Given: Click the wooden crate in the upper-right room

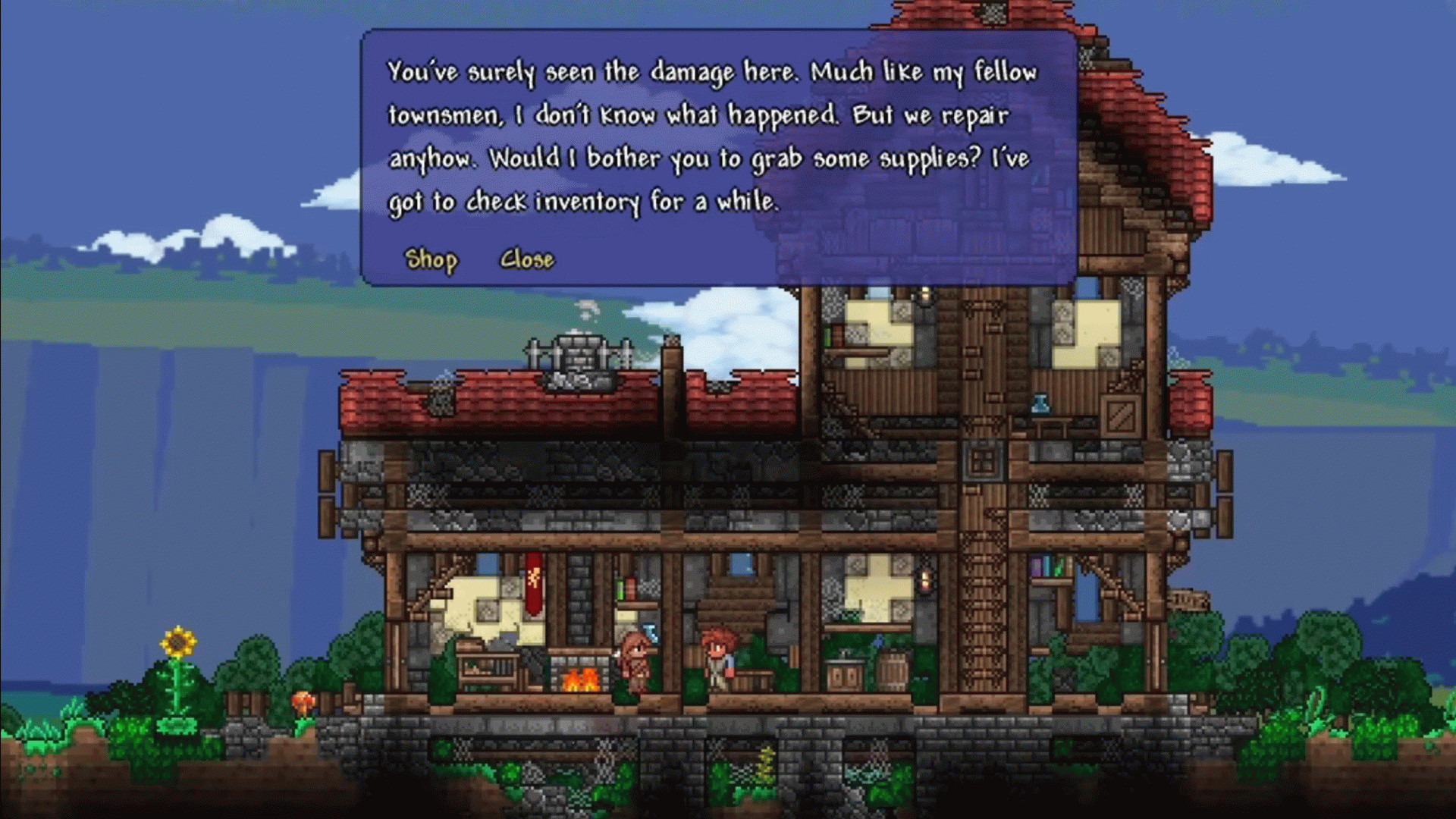Looking at the screenshot, I should pos(1121,416).
